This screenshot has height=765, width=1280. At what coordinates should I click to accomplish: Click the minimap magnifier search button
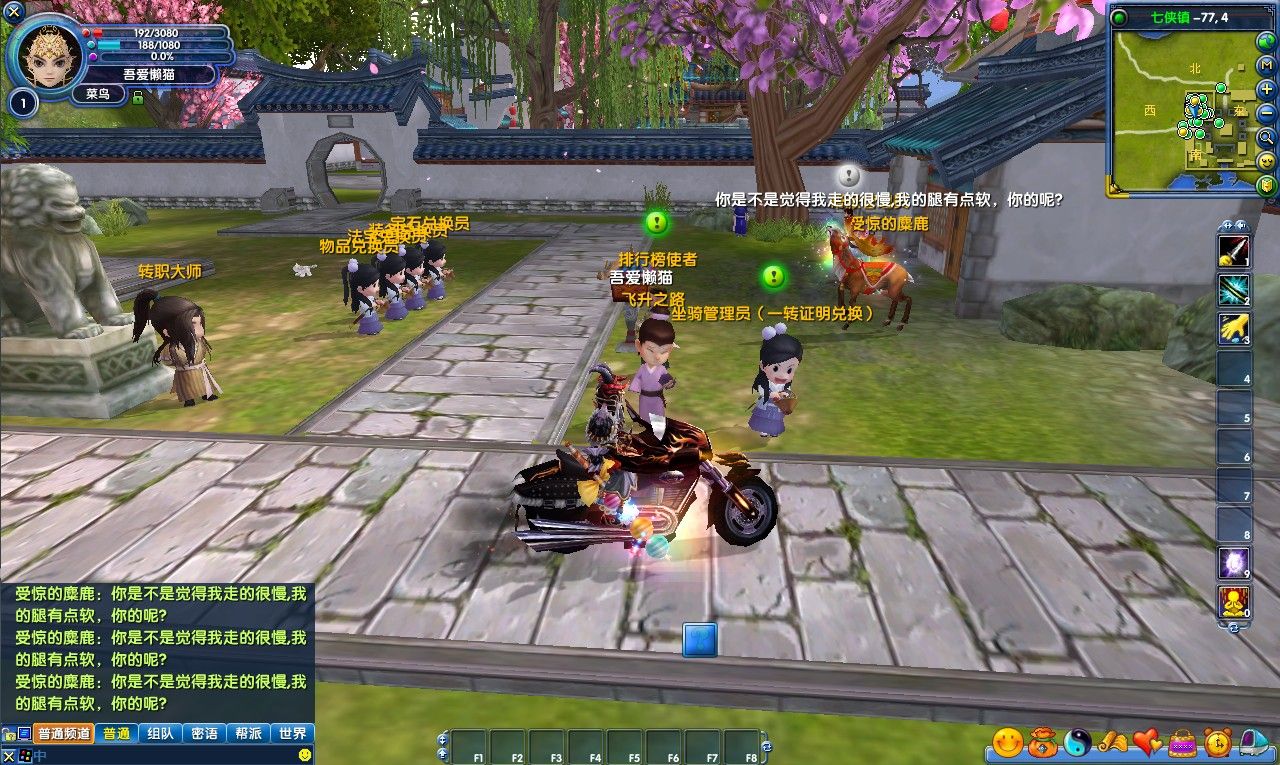click(1267, 137)
